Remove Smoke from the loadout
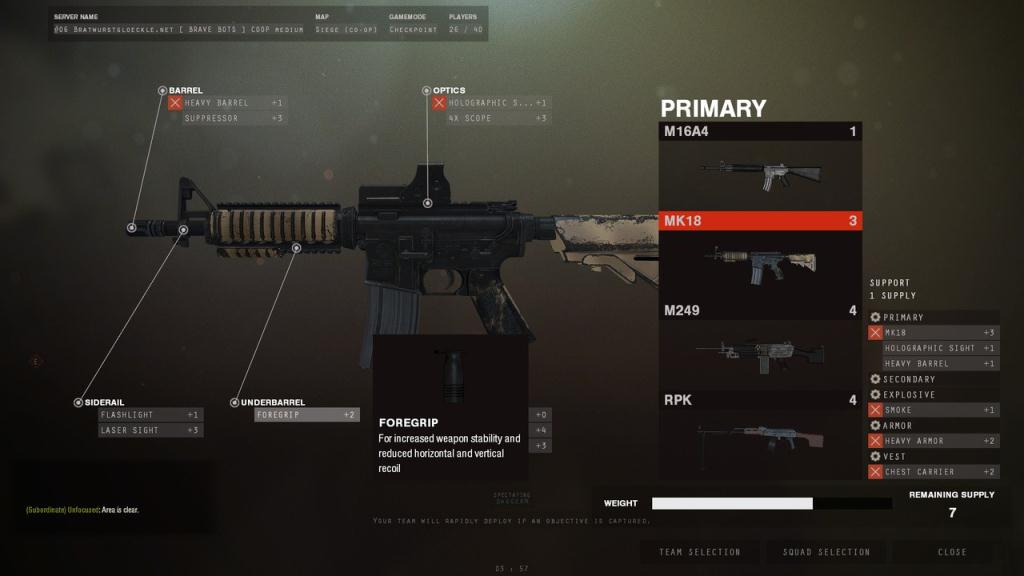Image resolution: width=1024 pixels, height=576 pixels. point(876,410)
